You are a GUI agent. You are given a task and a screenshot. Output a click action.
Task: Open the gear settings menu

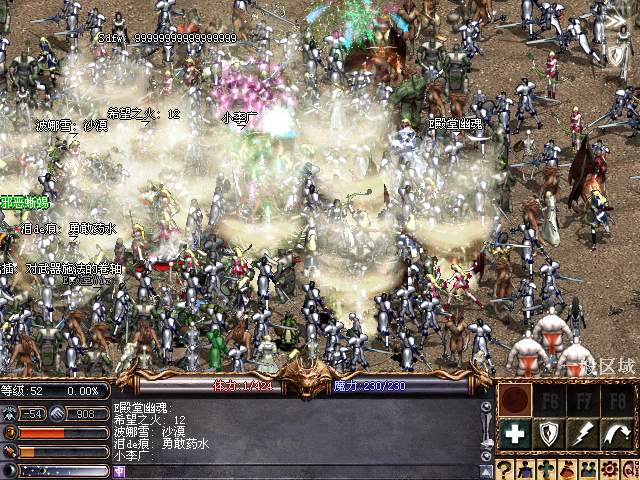(606, 469)
